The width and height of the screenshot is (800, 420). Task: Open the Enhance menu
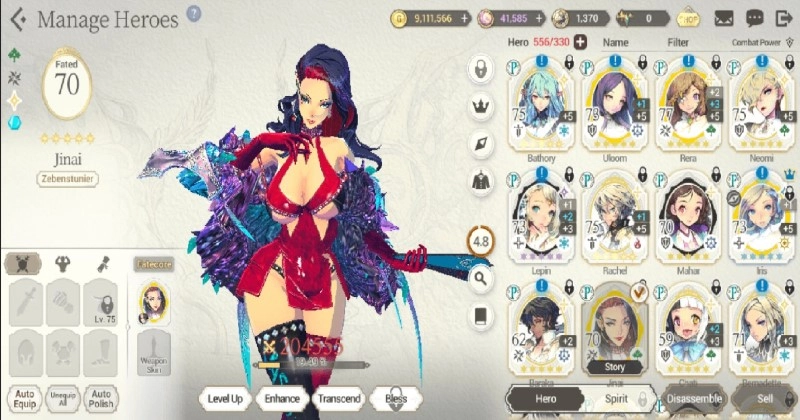click(282, 397)
